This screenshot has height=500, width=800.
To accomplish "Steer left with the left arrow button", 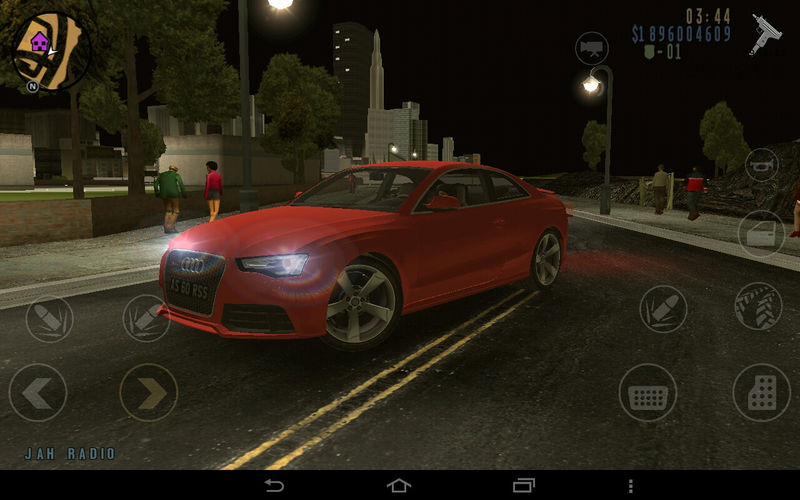I will (x=38, y=392).
